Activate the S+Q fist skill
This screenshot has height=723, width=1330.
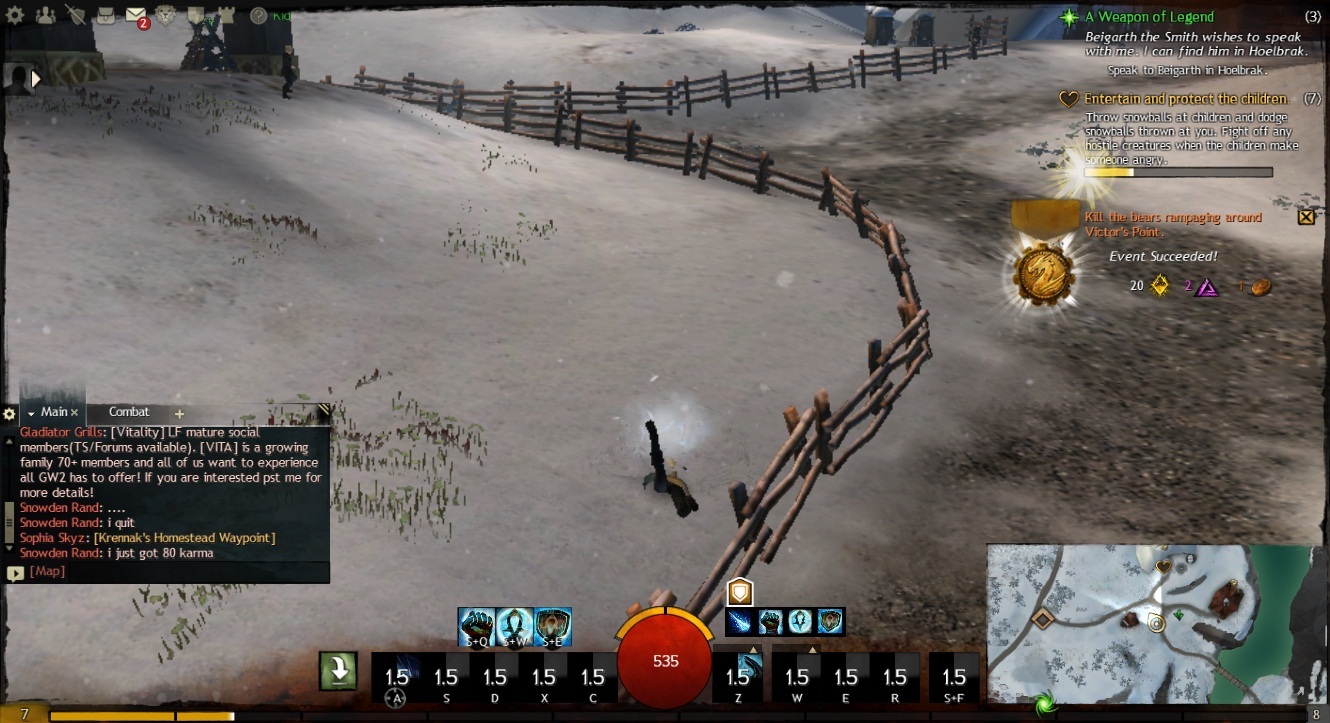tap(477, 626)
